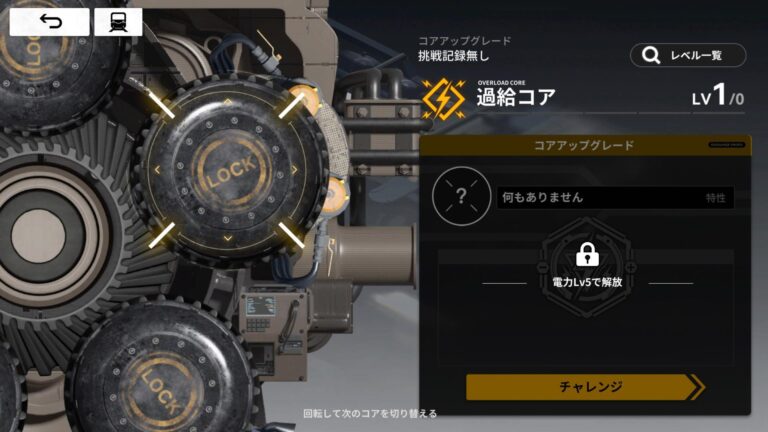Tap the question mark trait circle

[x=461, y=196]
